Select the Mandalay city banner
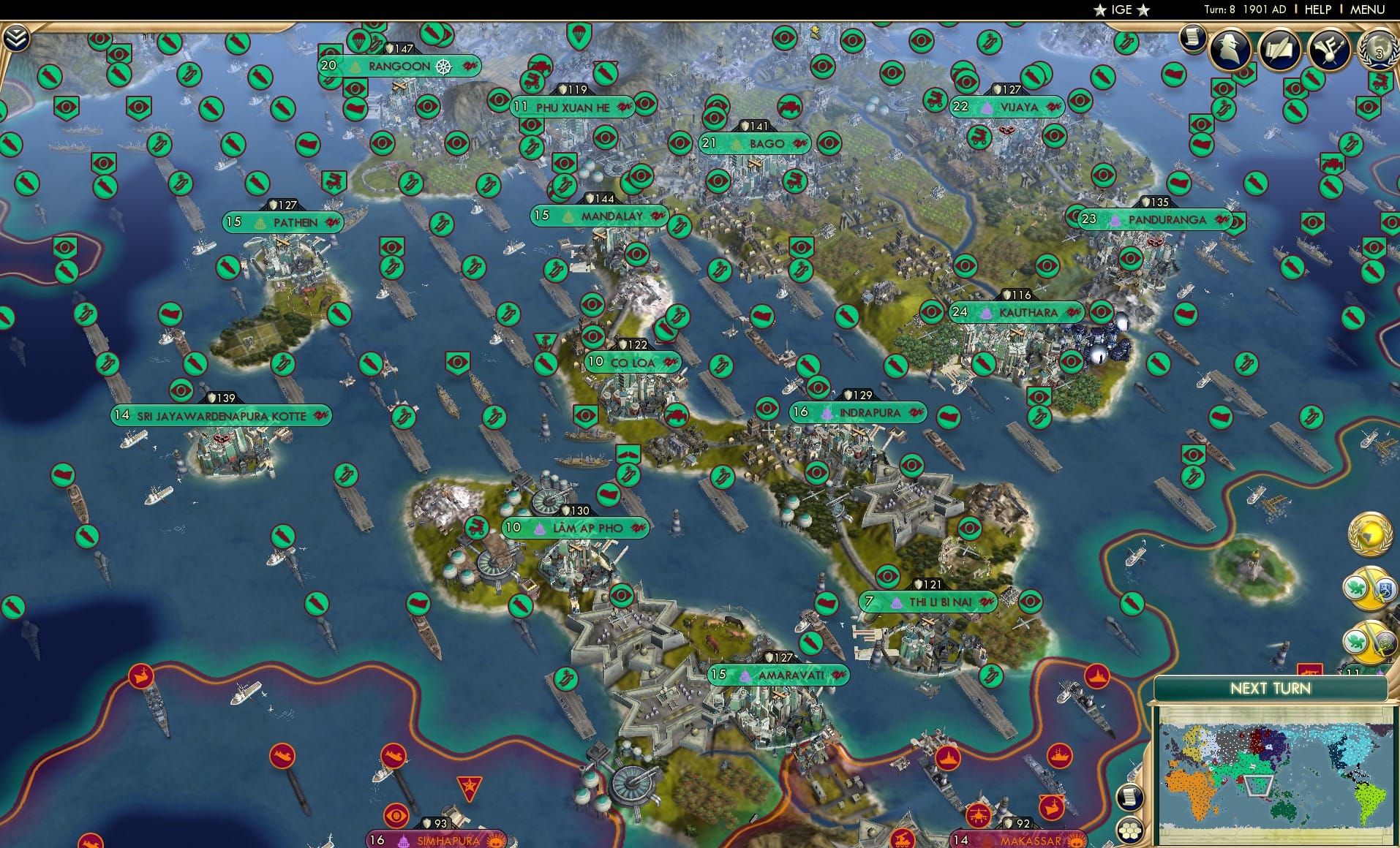 coord(600,216)
